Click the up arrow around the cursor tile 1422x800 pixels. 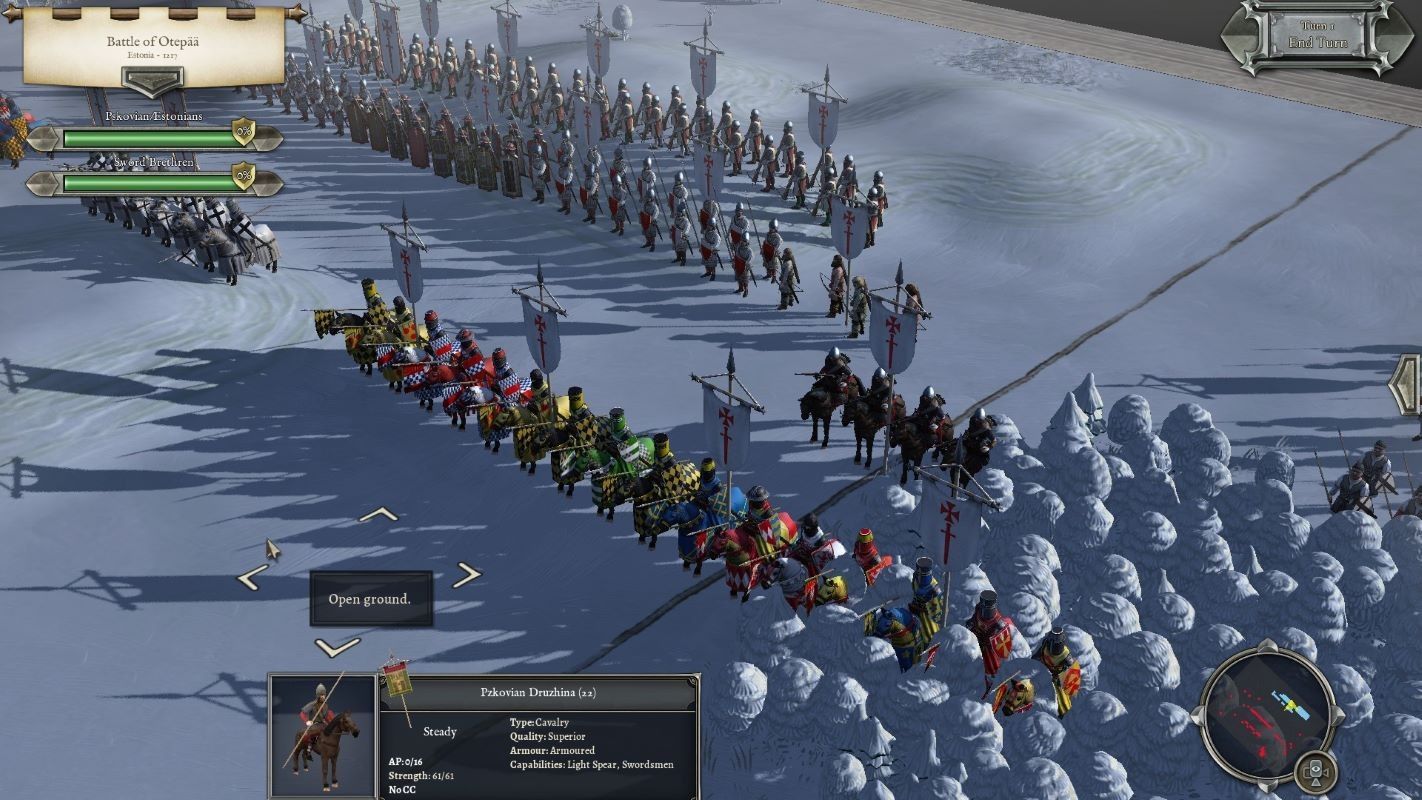pos(378,515)
